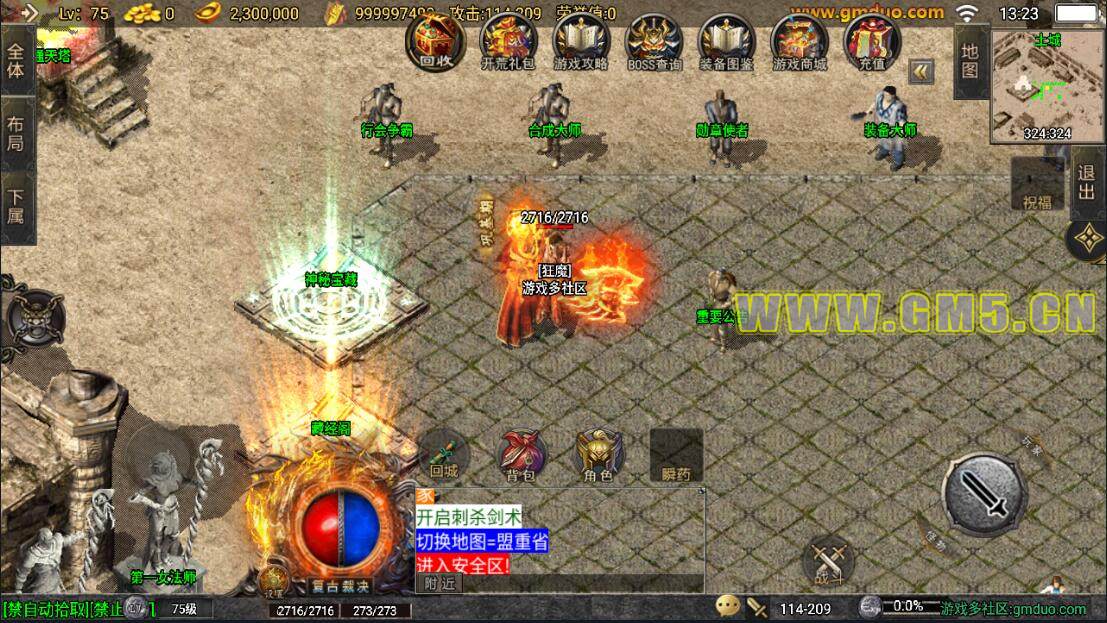Select the 全体 tab on the left
The image size is (1107, 623).
click(17, 59)
